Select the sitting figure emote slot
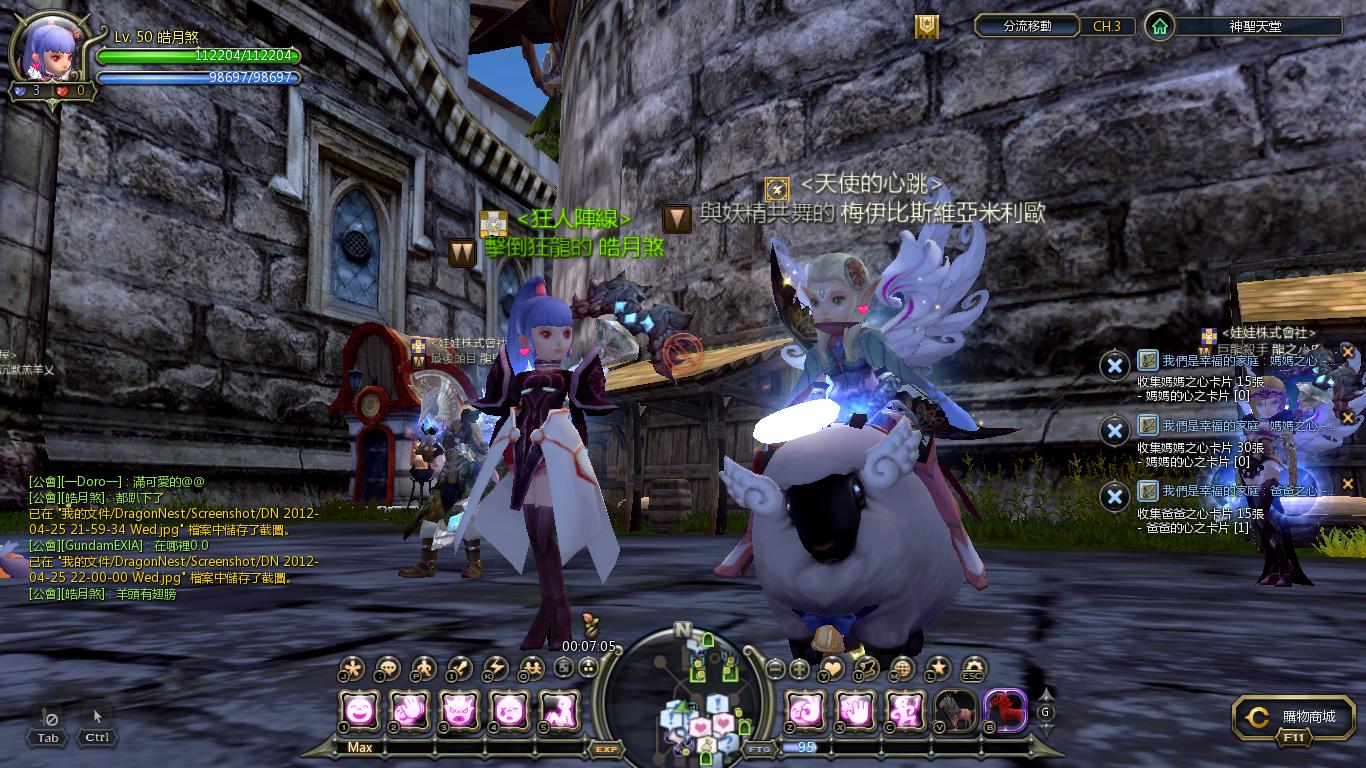The width and height of the screenshot is (1366, 768). point(558,711)
